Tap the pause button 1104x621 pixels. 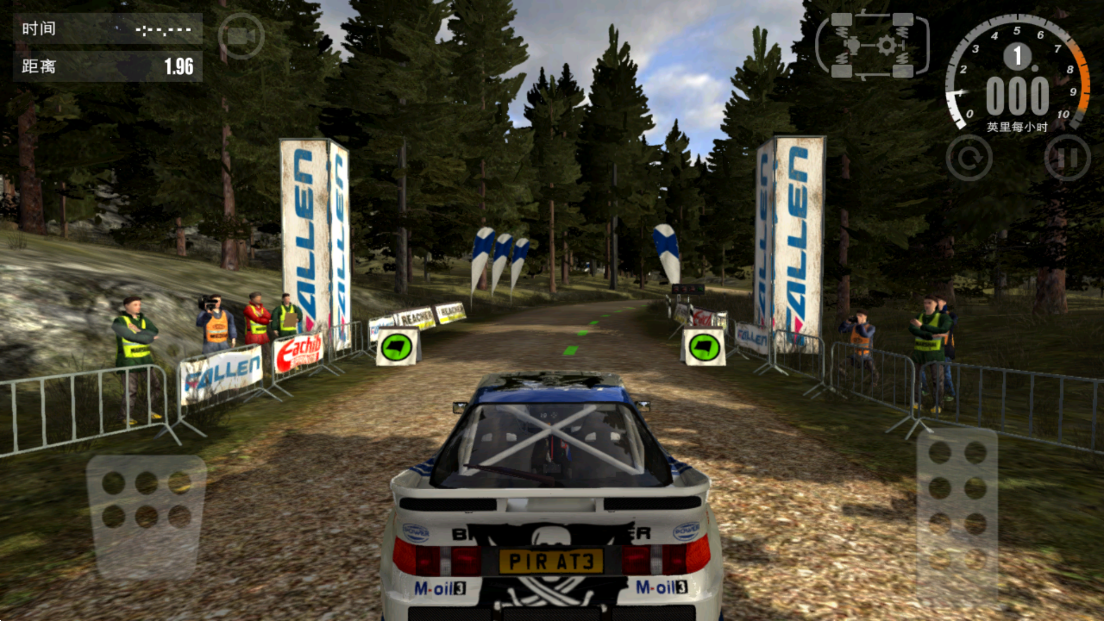pos(1066,157)
